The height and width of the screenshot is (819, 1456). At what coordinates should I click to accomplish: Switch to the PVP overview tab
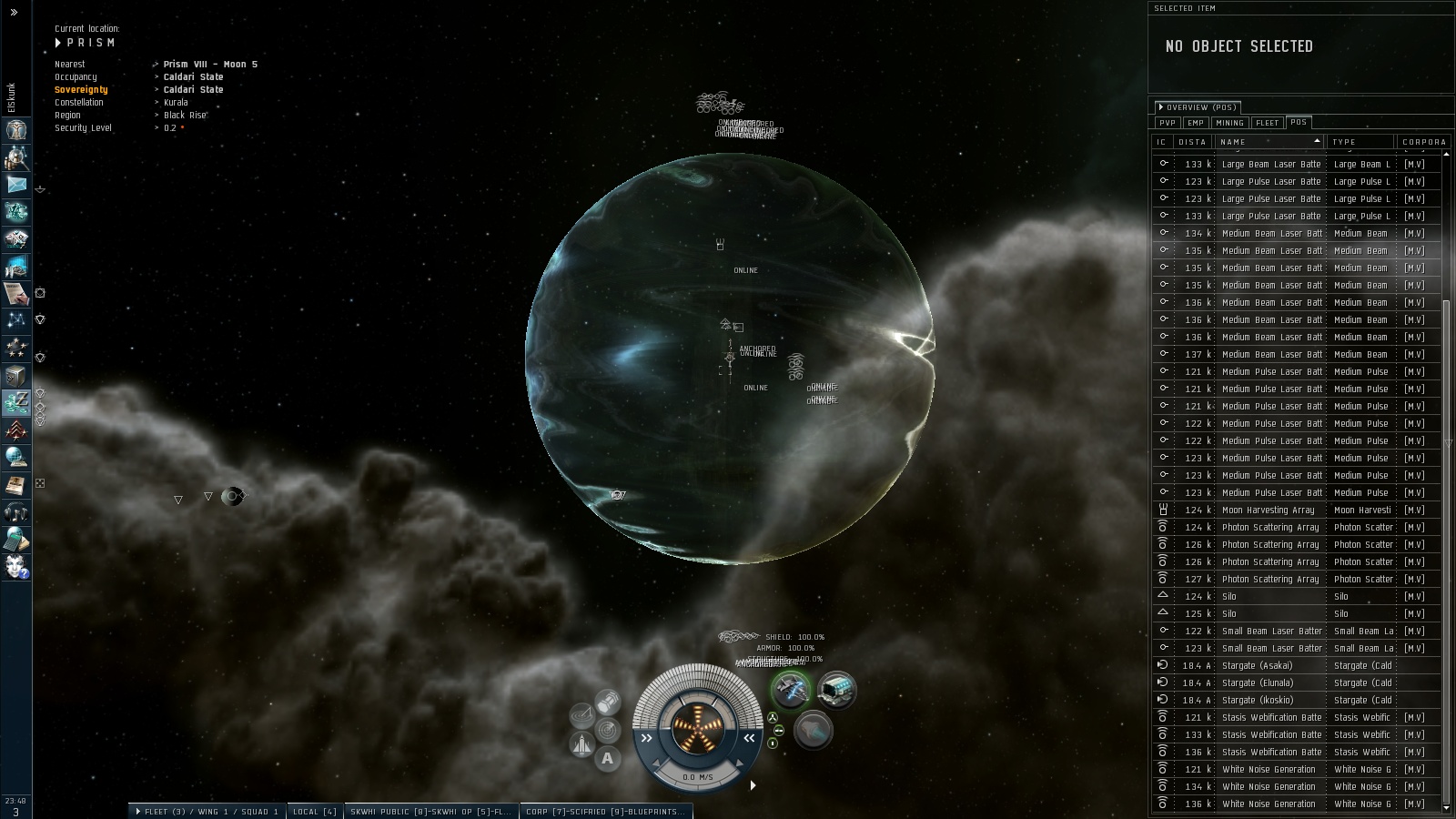tap(1168, 123)
